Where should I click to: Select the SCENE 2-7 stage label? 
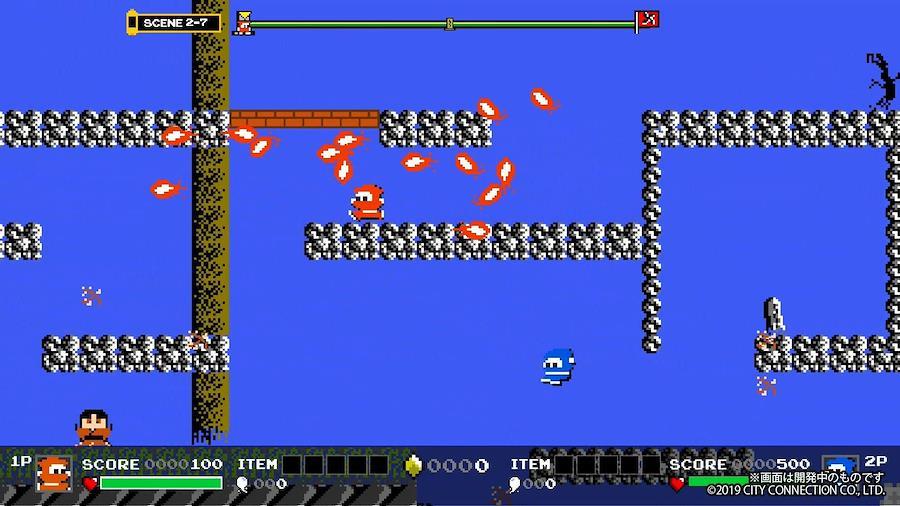point(176,22)
